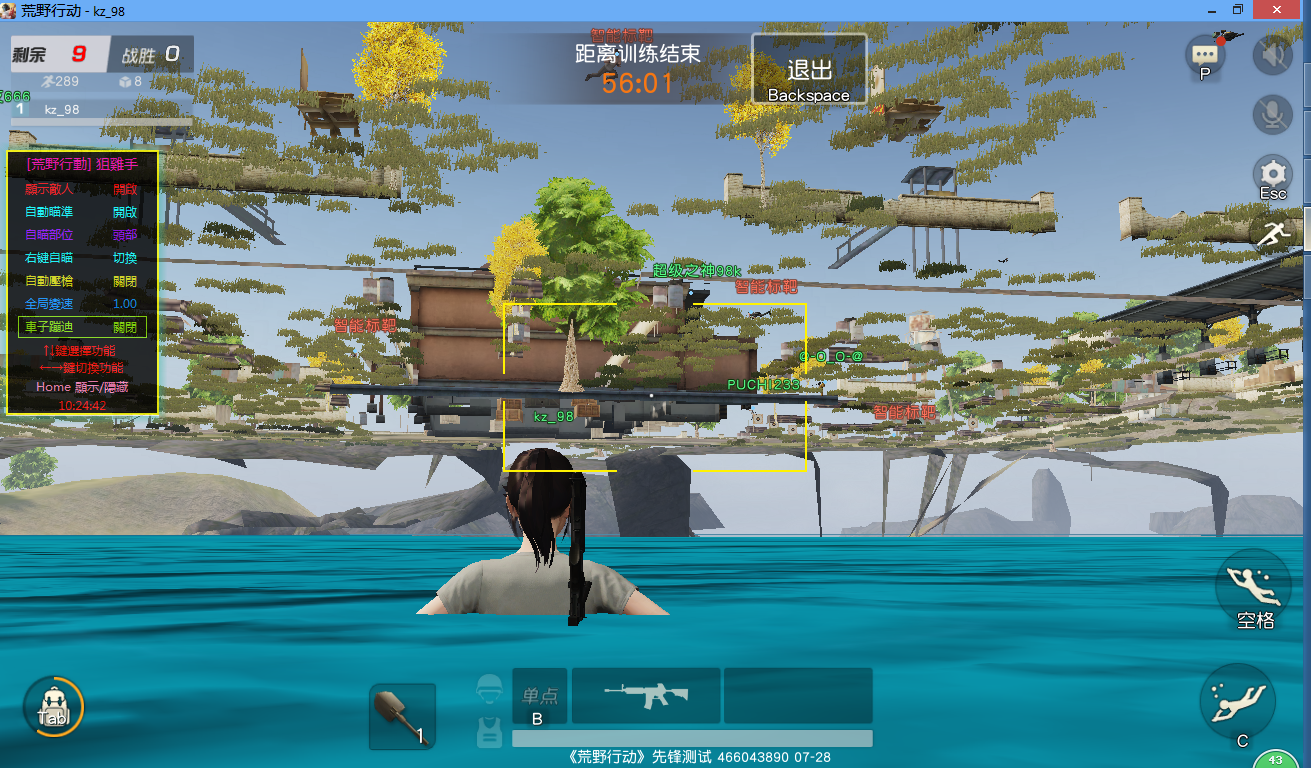Switch fire mode via 单点 button
This screenshot has height=768, width=1311.
tap(540, 696)
